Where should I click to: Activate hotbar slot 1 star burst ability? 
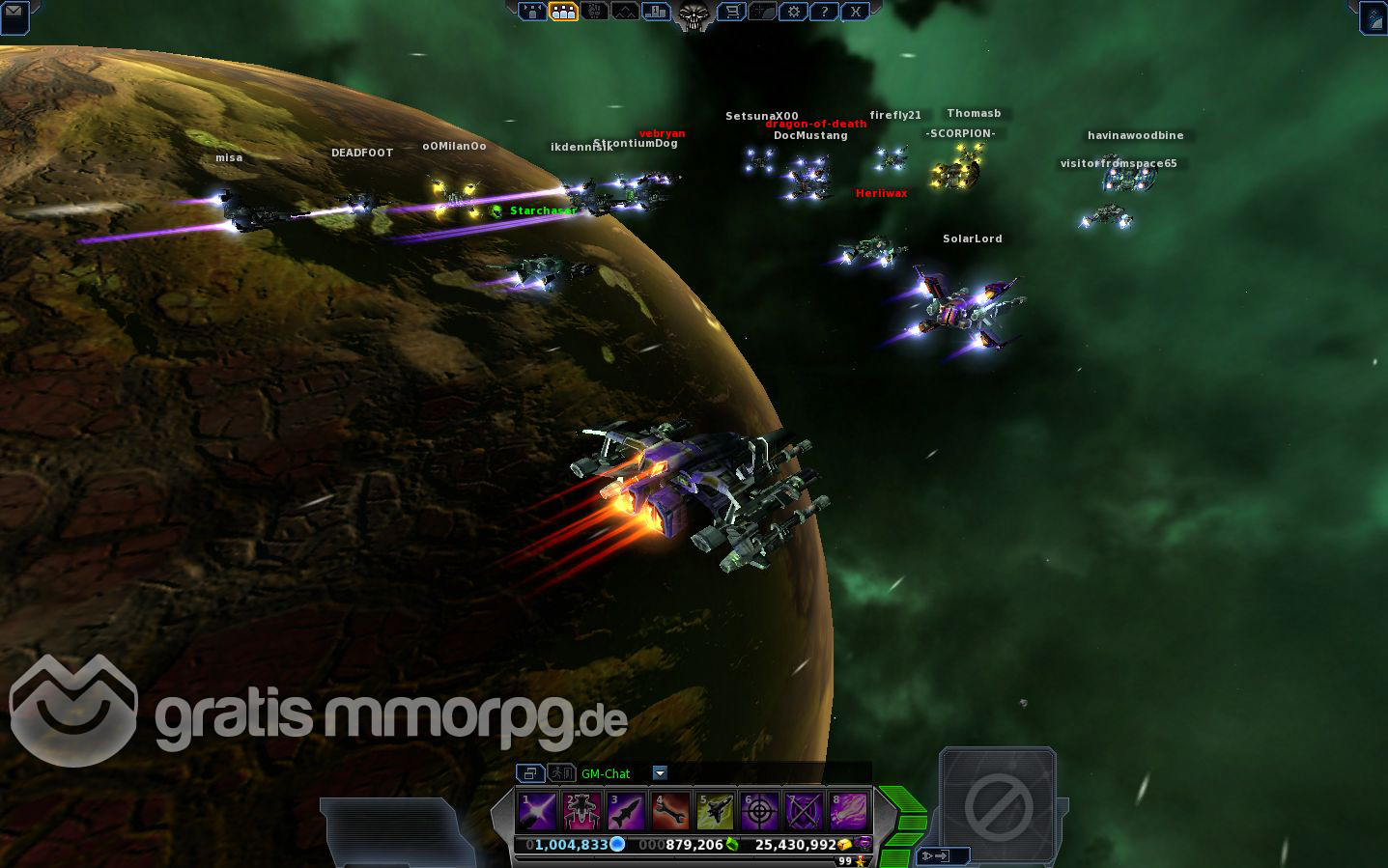(537, 811)
